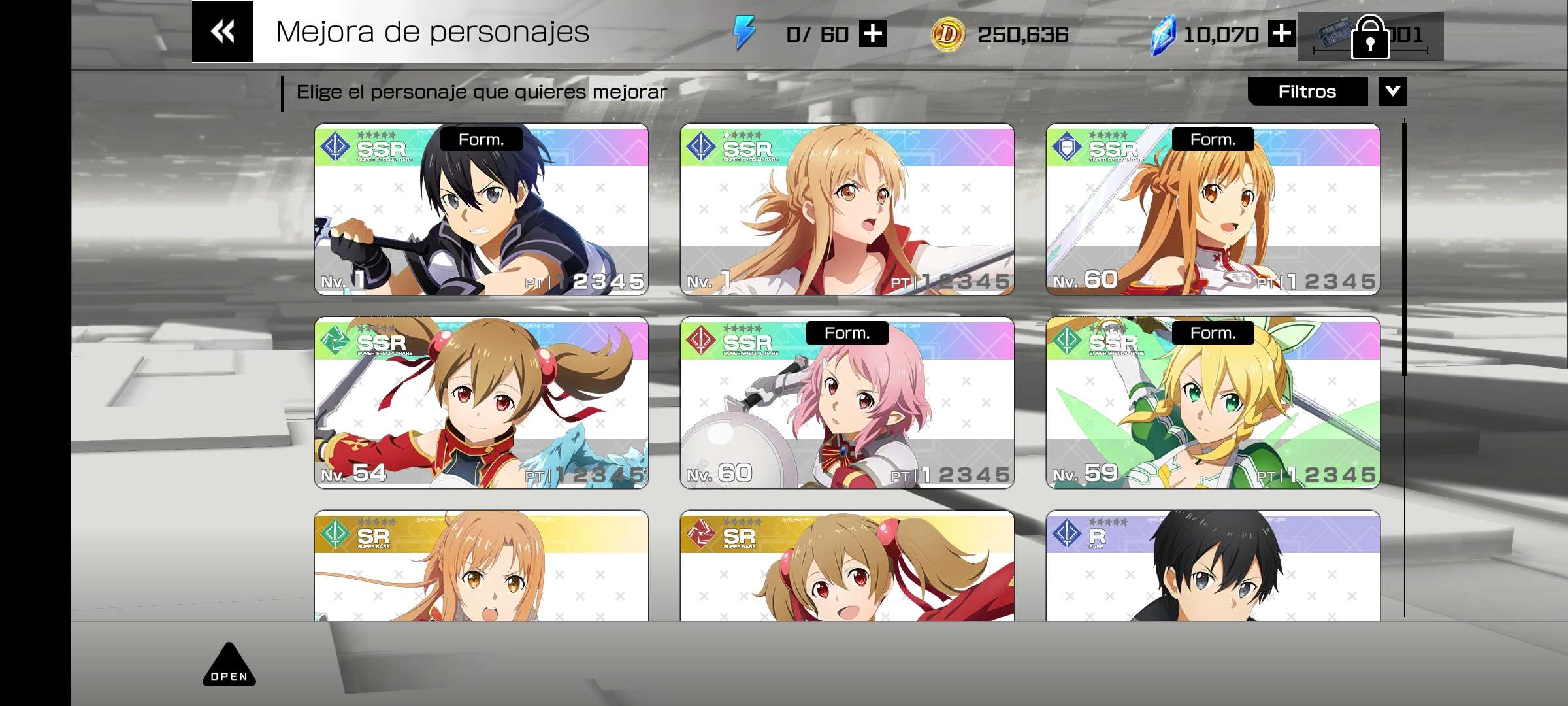
Task: Select the SSR Asuna card at level 60
Action: pyautogui.click(x=1213, y=209)
